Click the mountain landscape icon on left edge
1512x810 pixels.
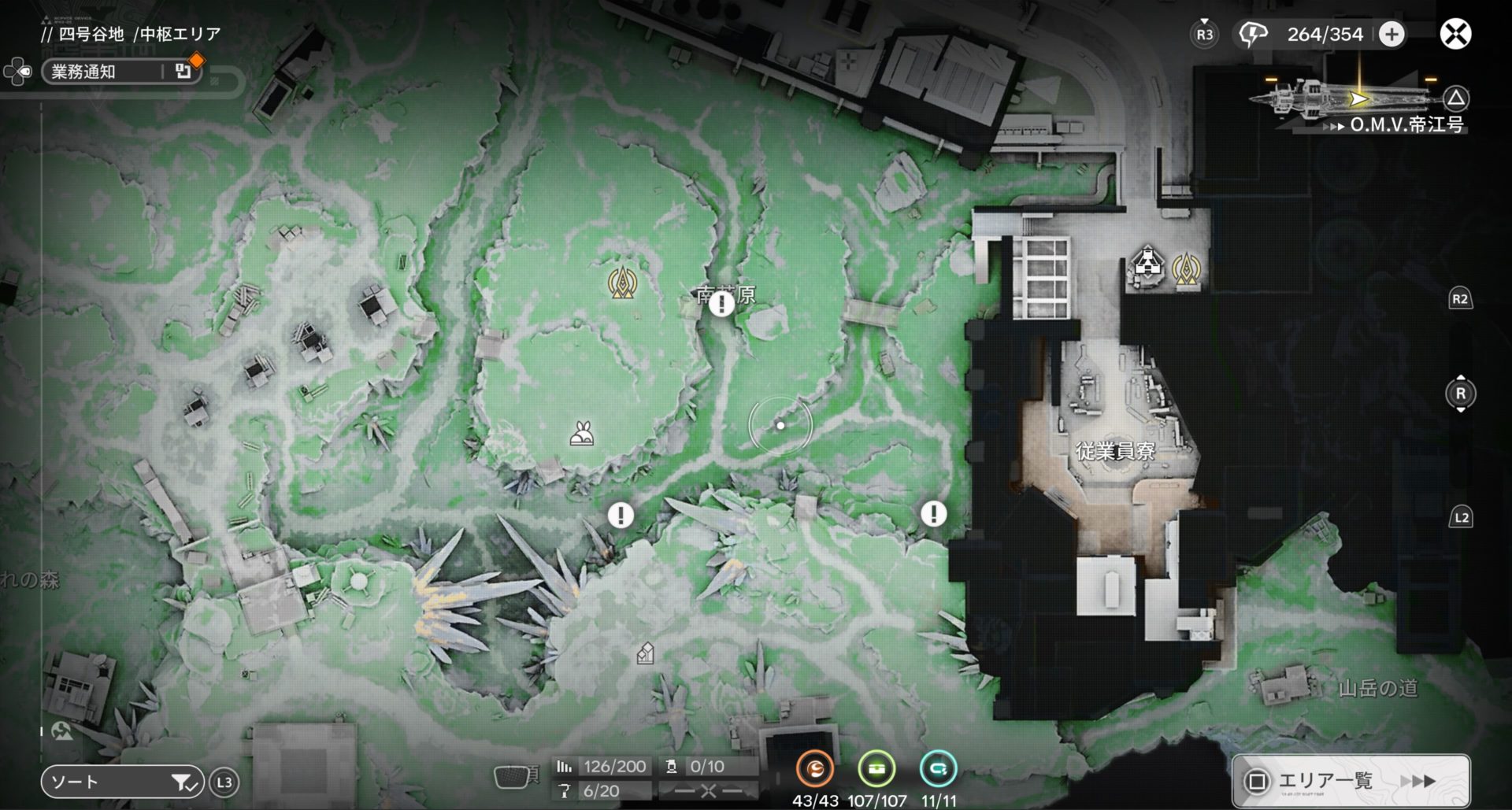click(x=61, y=731)
